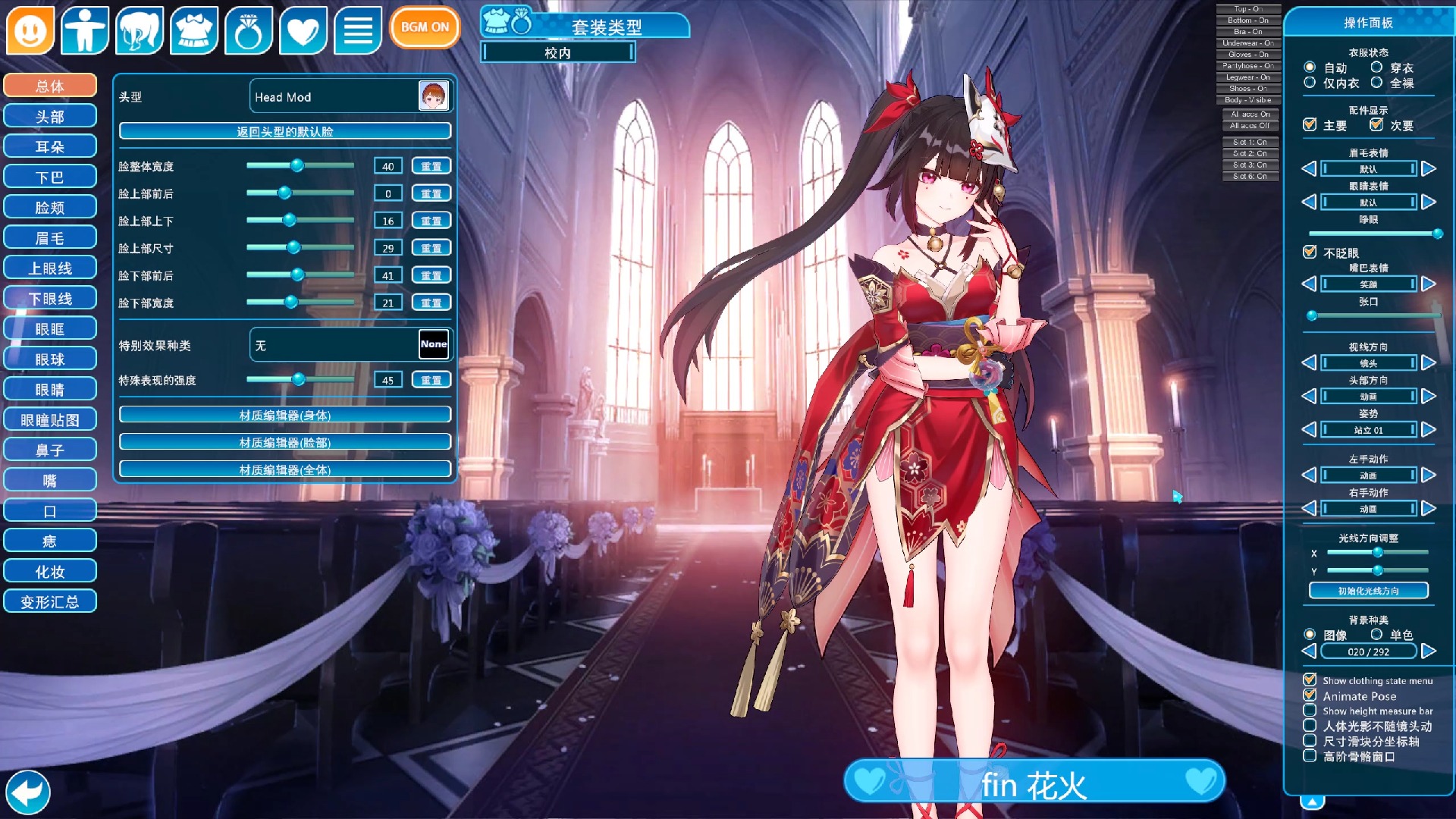The width and height of the screenshot is (1456, 819).
Task: Toggle the 不眨眼 checkbox
Action: [x=1310, y=253]
